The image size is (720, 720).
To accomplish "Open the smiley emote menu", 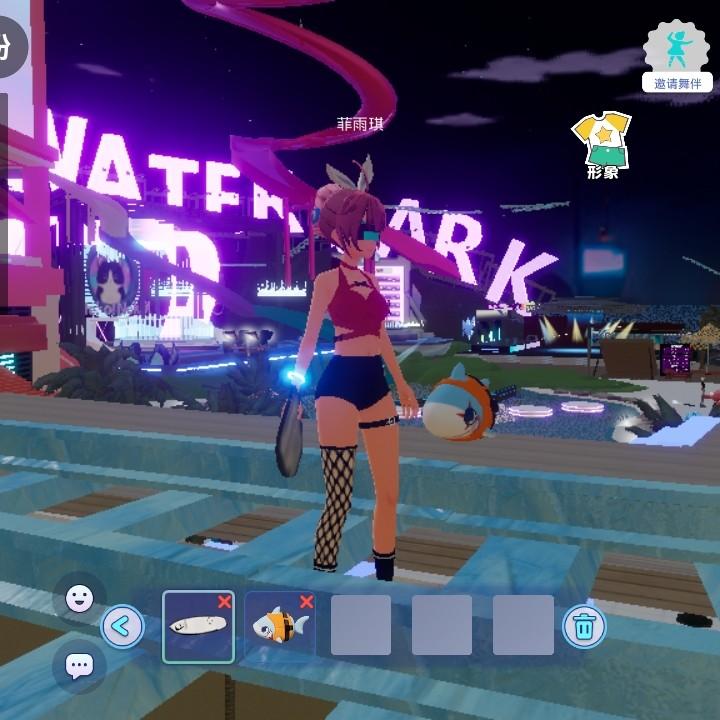I will (79, 598).
